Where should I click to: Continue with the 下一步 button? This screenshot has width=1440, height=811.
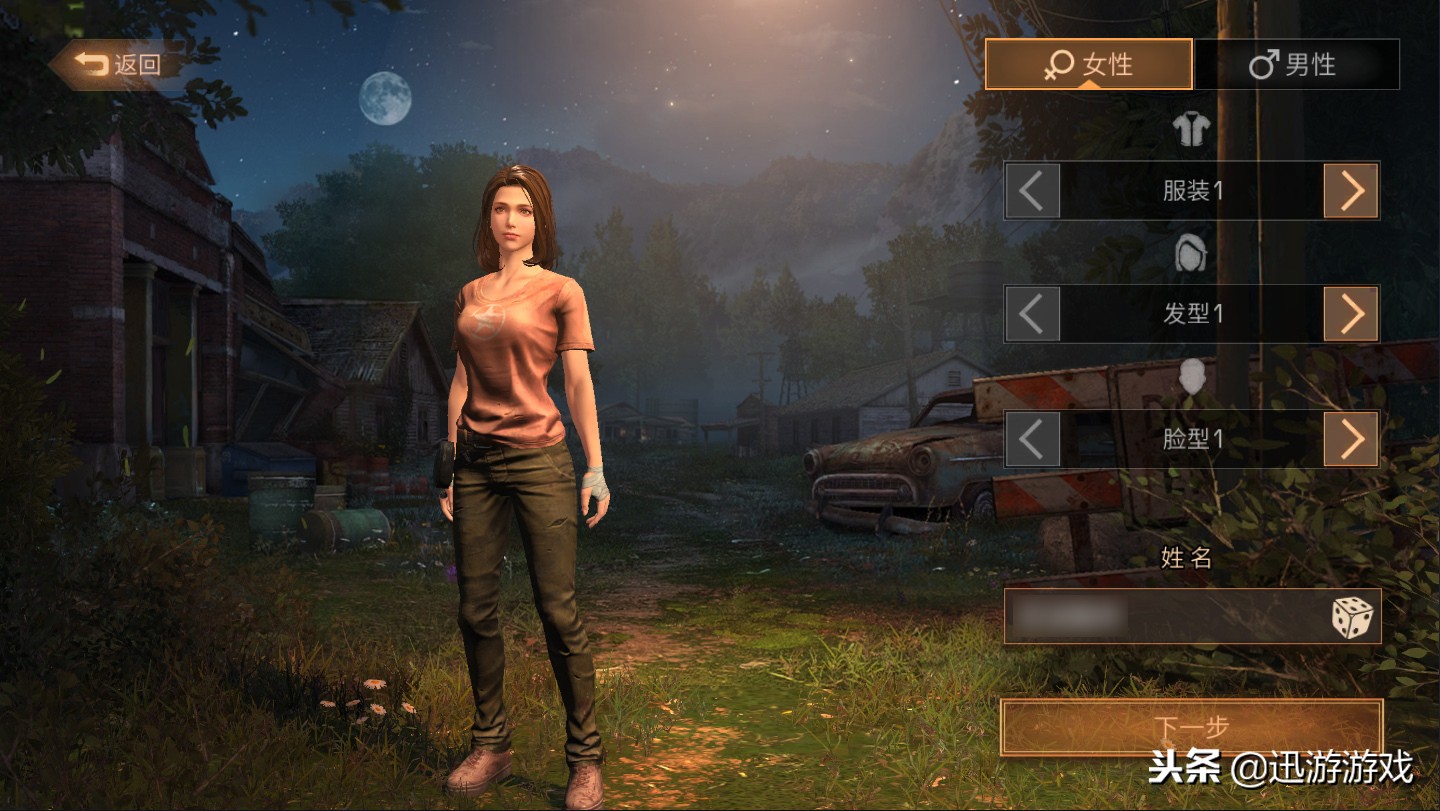click(x=1191, y=728)
